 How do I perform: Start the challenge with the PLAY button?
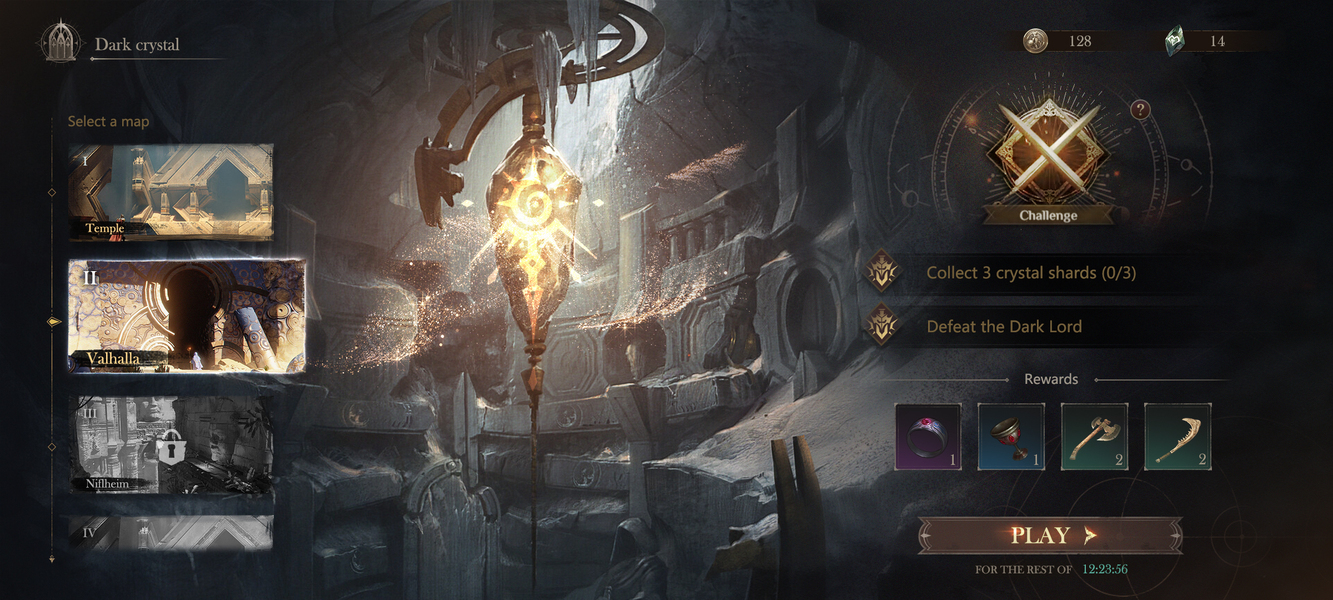[x=1050, y=535]
